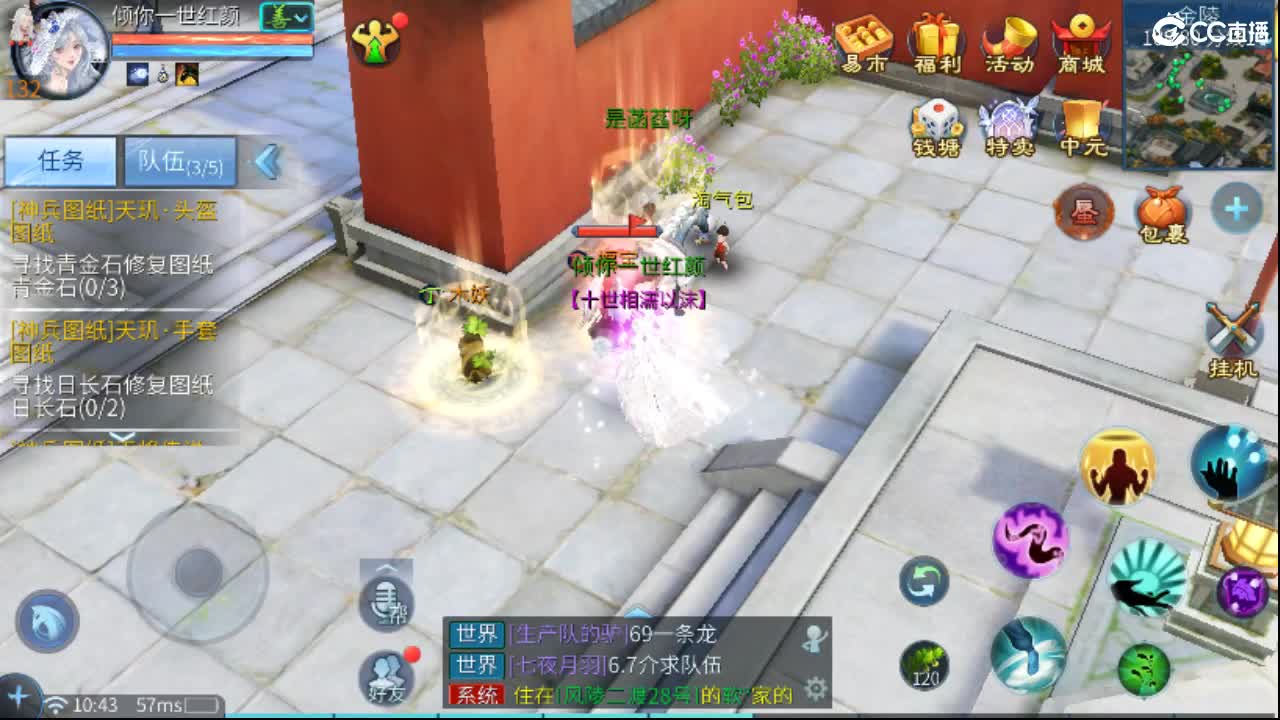Switch to the 任务 tab
Viewport: 1280px width, 720px height.
point(60,161)
